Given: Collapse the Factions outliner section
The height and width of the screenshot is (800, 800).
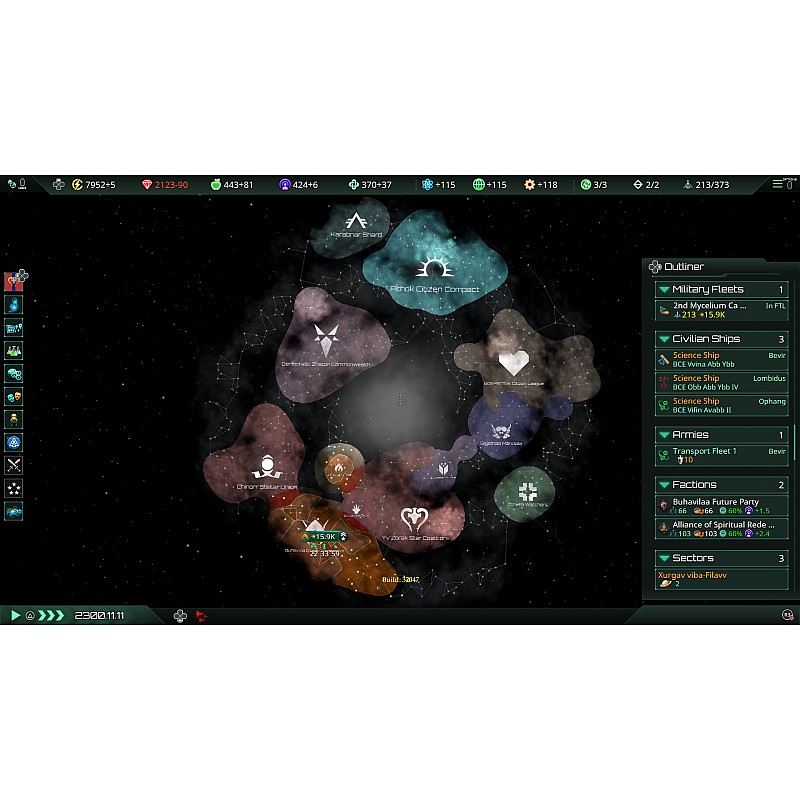Looking at the screenshot, I should coord(663,485).
